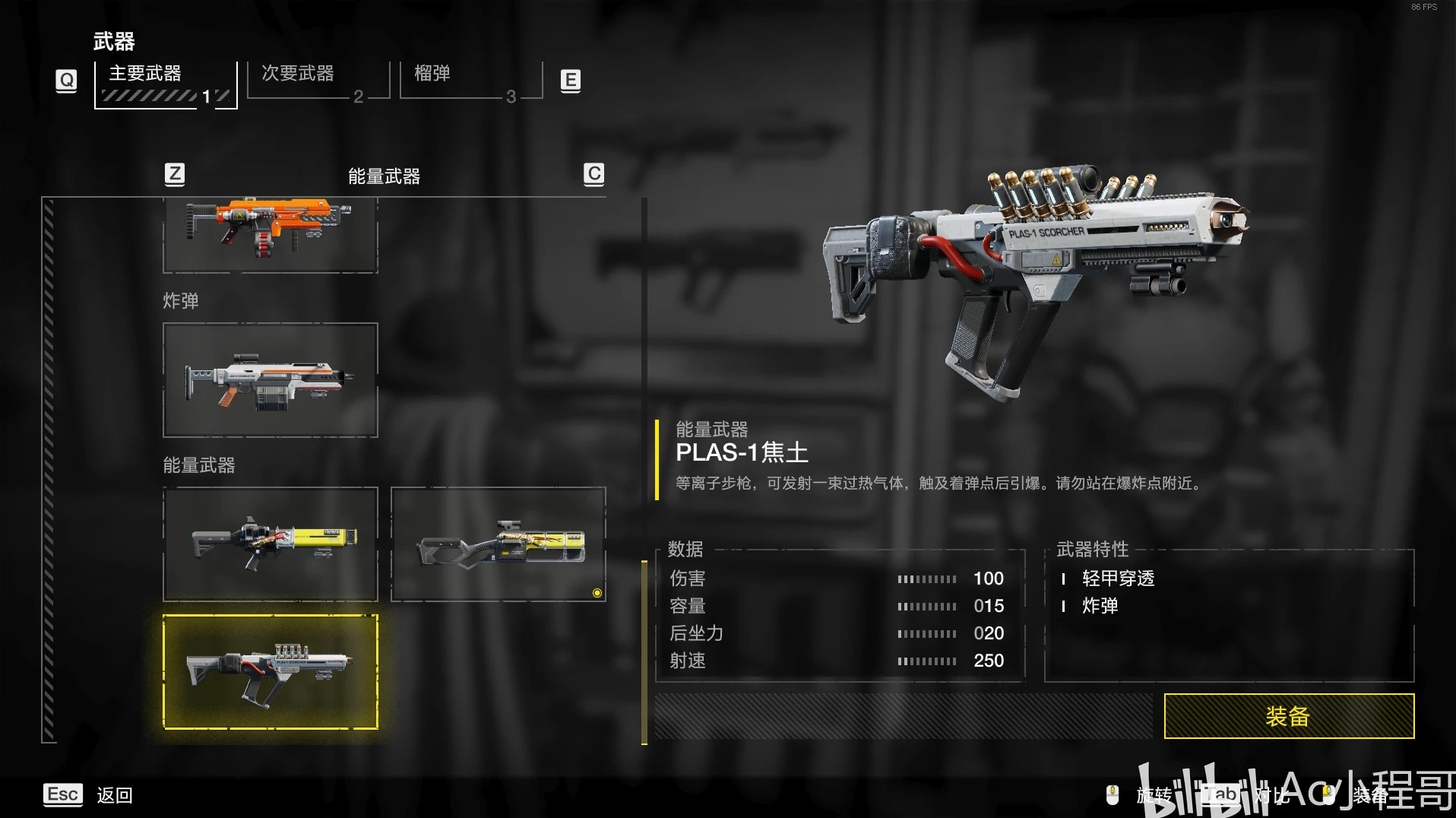Click the Z category navigation icon
This screenshot has width=1456, height=818.
175,174
